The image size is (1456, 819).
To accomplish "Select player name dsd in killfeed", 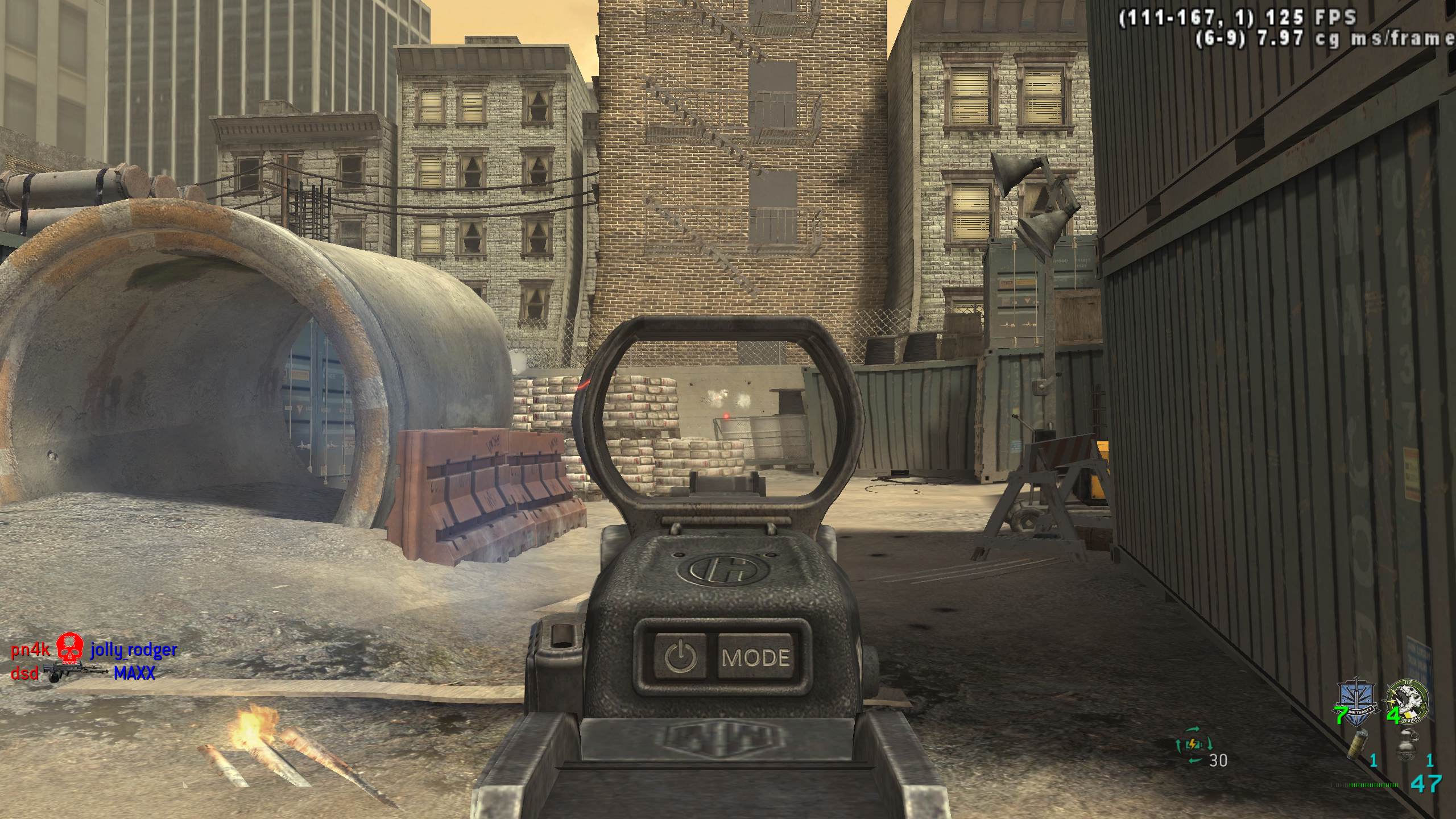I will [25, 674].
